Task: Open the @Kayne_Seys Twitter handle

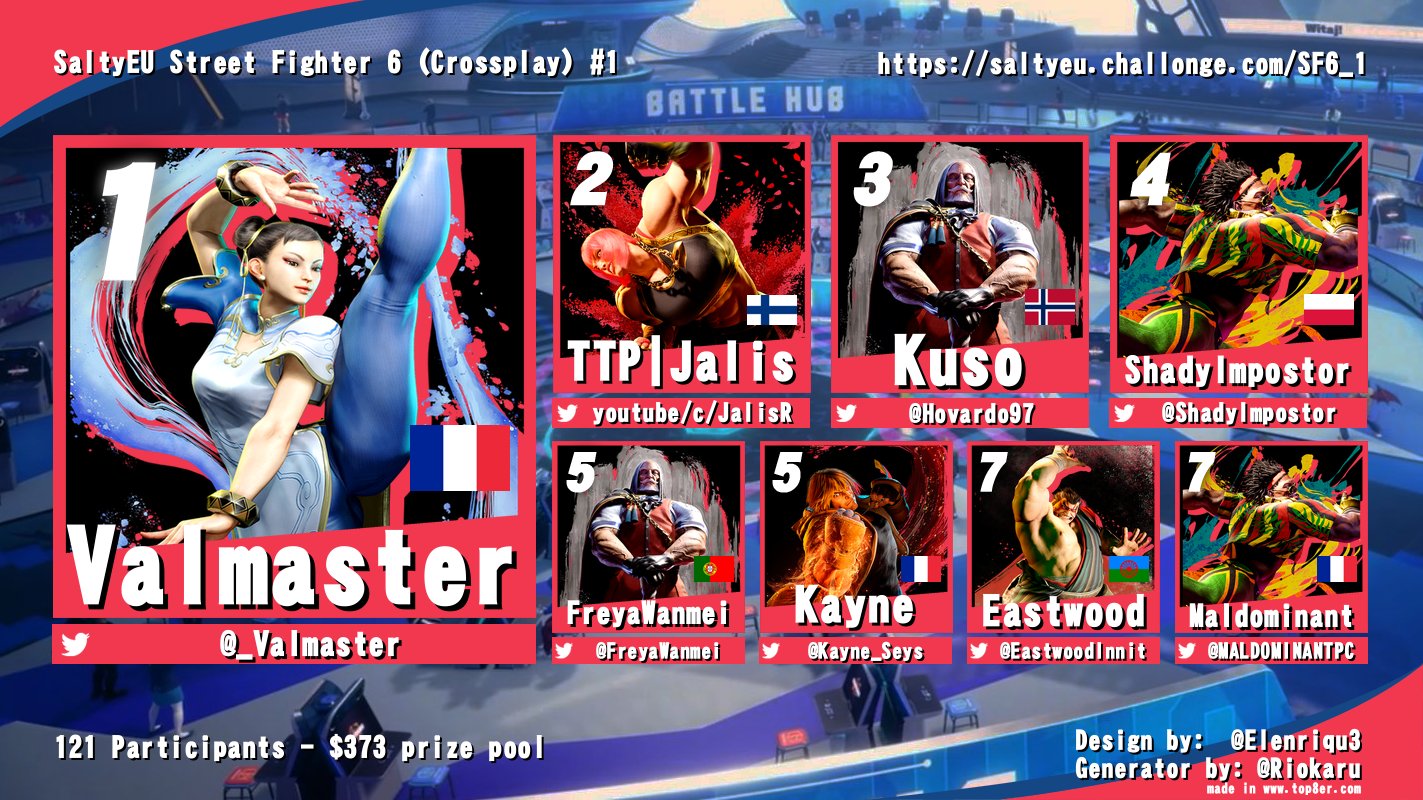Action: pyautogui.click(x=866, y=652)
